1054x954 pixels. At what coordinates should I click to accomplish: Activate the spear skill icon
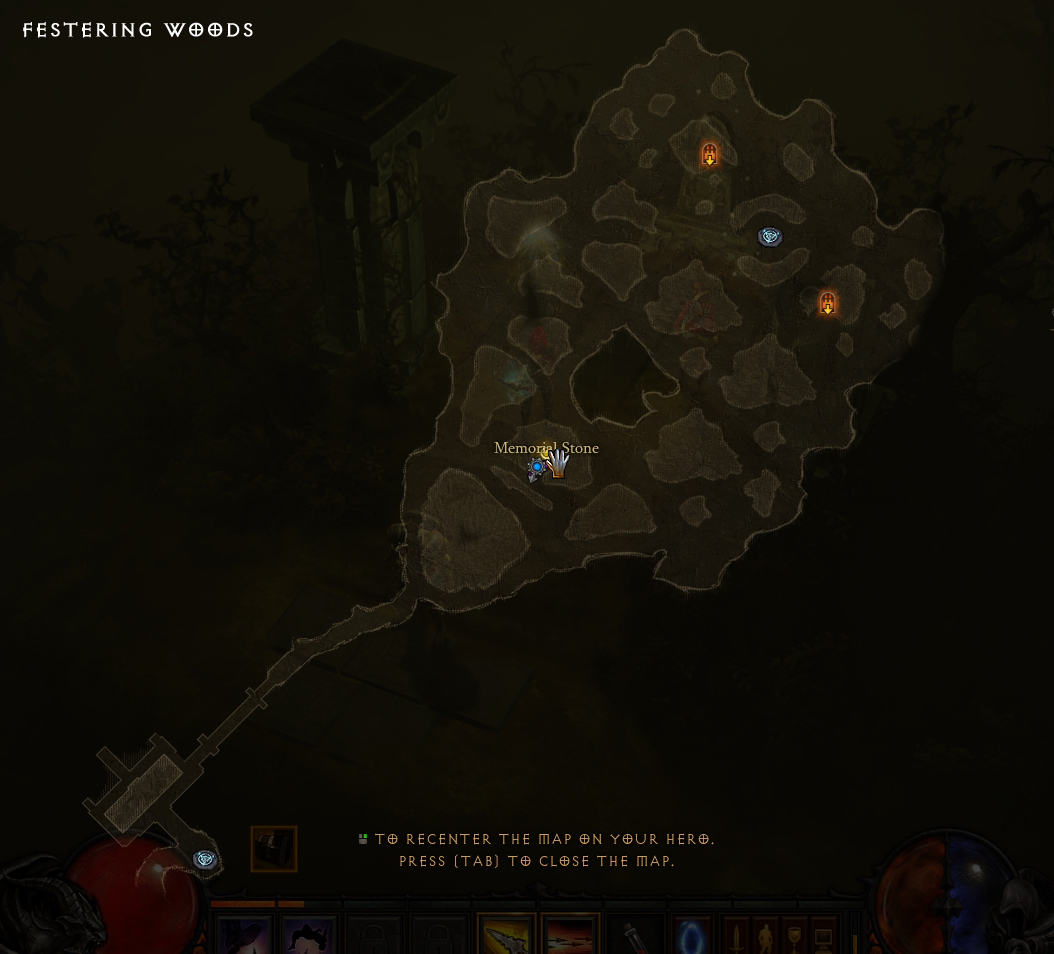506,938
